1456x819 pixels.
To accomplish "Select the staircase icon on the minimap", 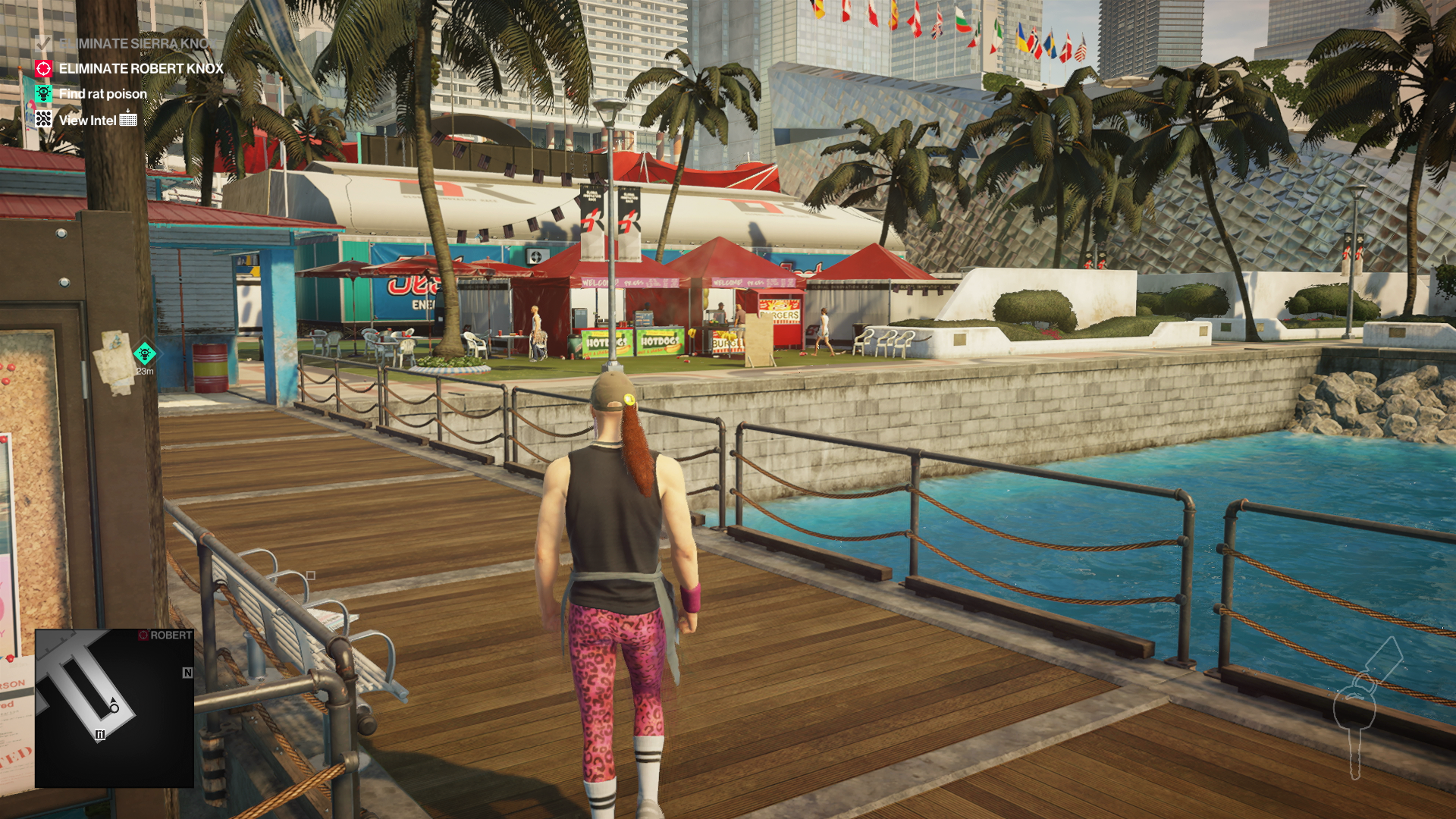I will (x=100, y=733).
